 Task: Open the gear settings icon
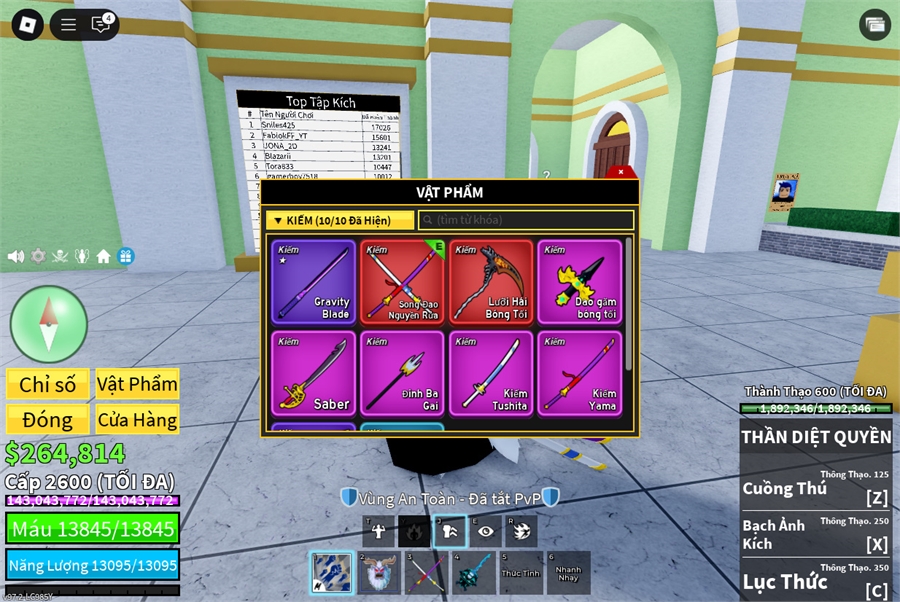click(38, 256)
